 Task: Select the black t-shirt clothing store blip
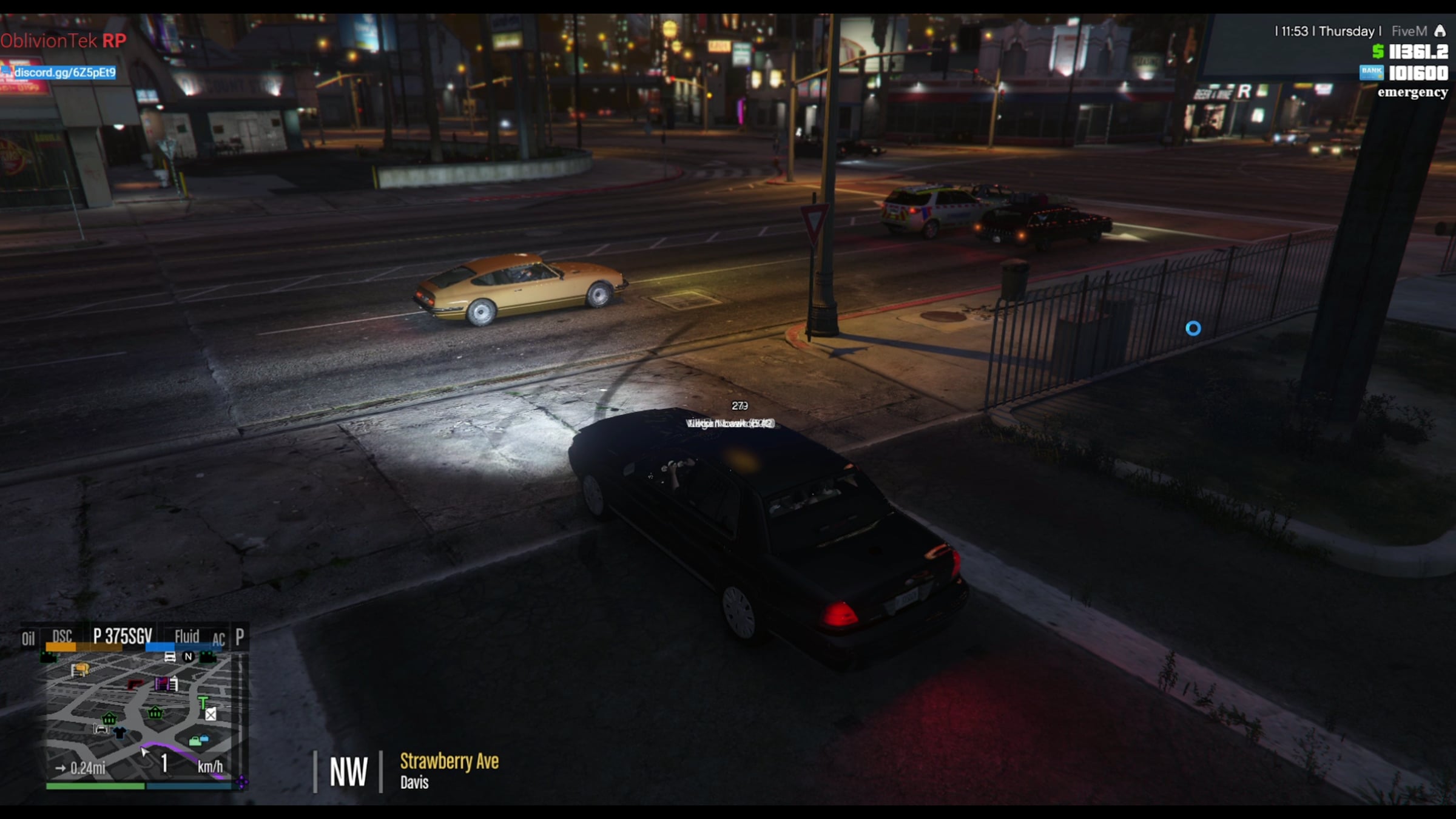click(120, 733)
